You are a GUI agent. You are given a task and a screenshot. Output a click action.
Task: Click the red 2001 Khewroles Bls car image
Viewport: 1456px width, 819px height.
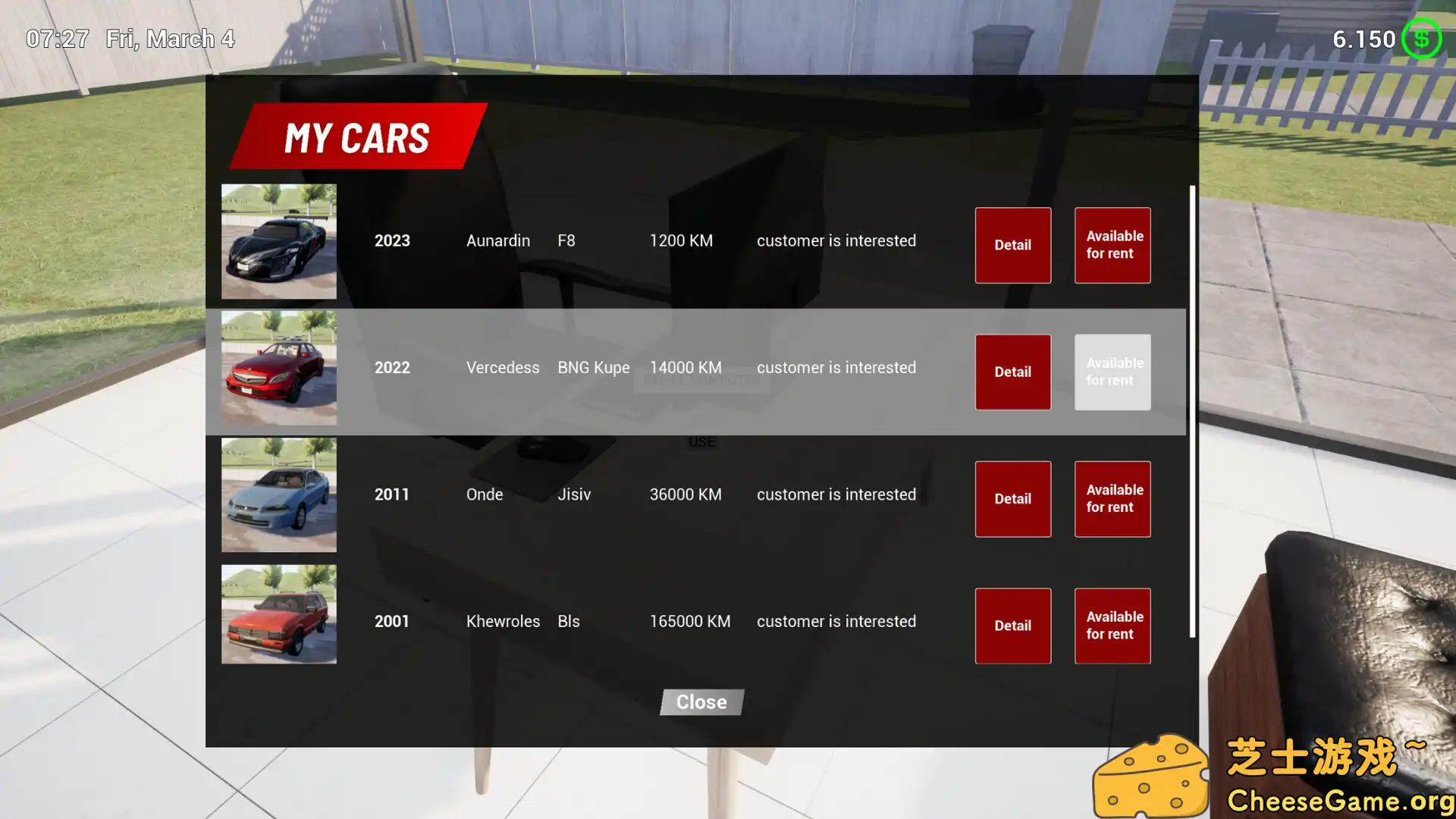point(278,614)
